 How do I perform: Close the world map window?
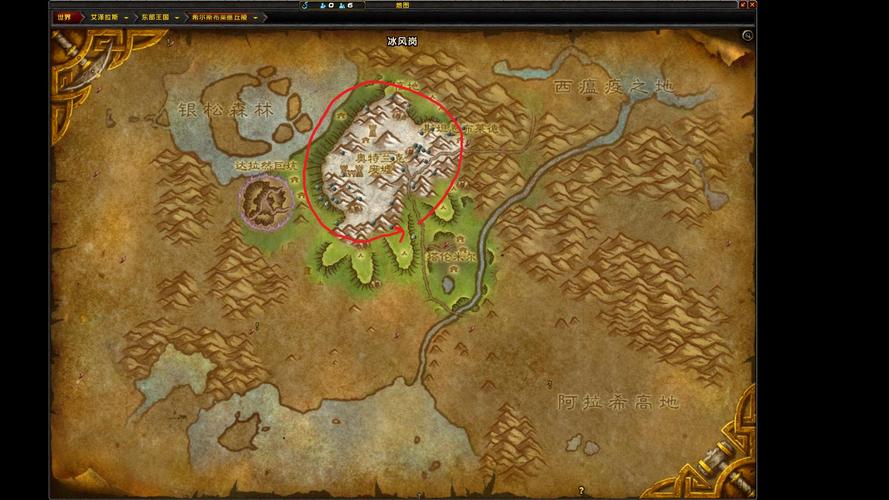pyautogui.click(x=751, y=6)
